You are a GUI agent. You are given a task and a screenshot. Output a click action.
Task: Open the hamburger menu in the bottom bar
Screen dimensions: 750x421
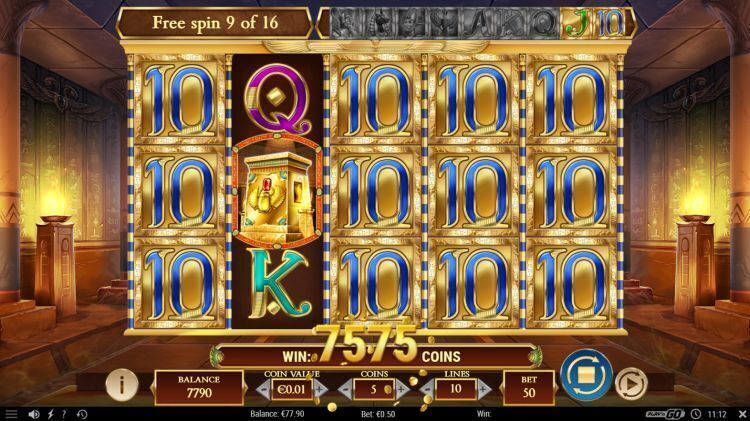click(x=11, y=413)
